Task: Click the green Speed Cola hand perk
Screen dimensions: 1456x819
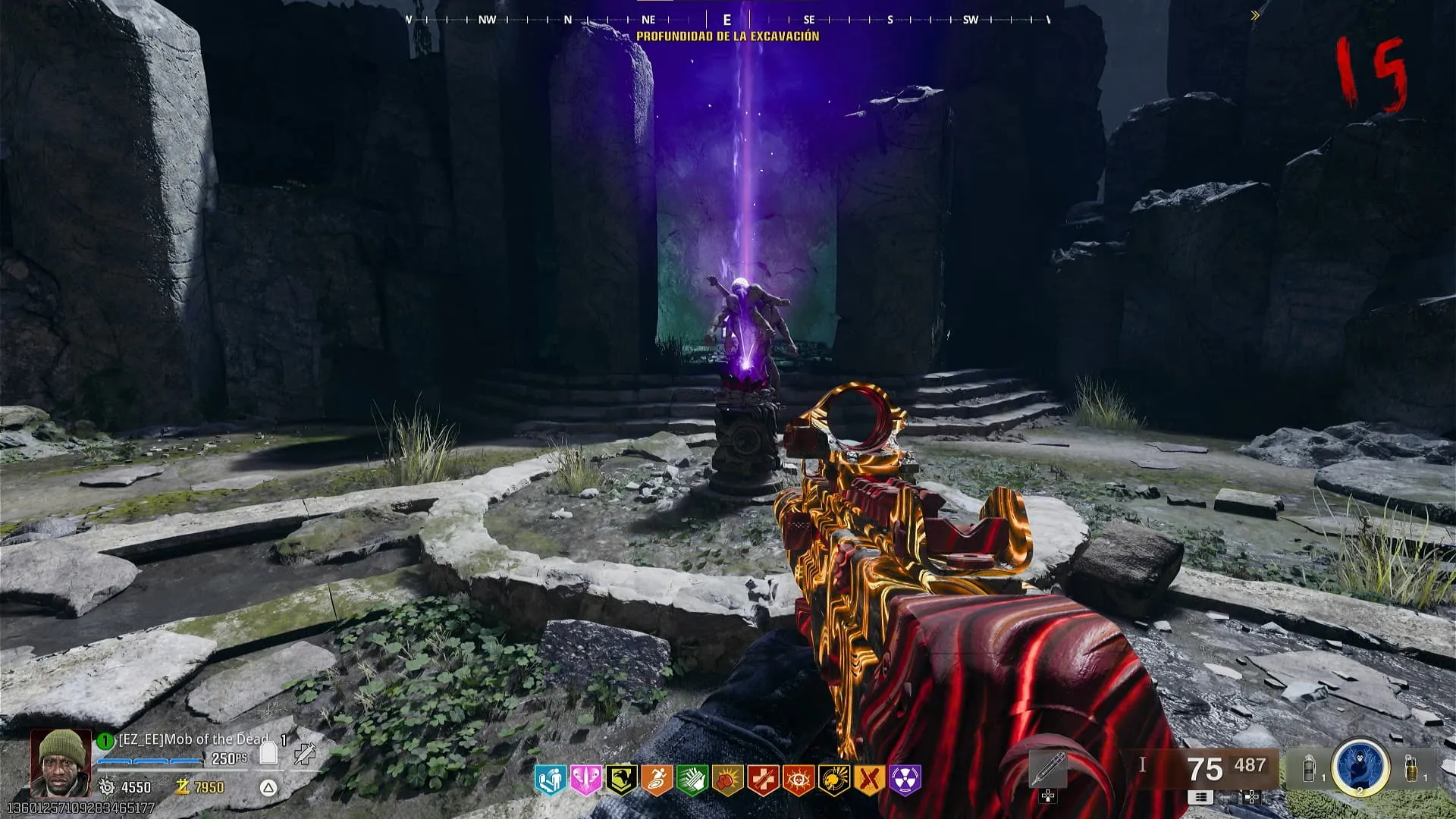Action: point(692,780)
